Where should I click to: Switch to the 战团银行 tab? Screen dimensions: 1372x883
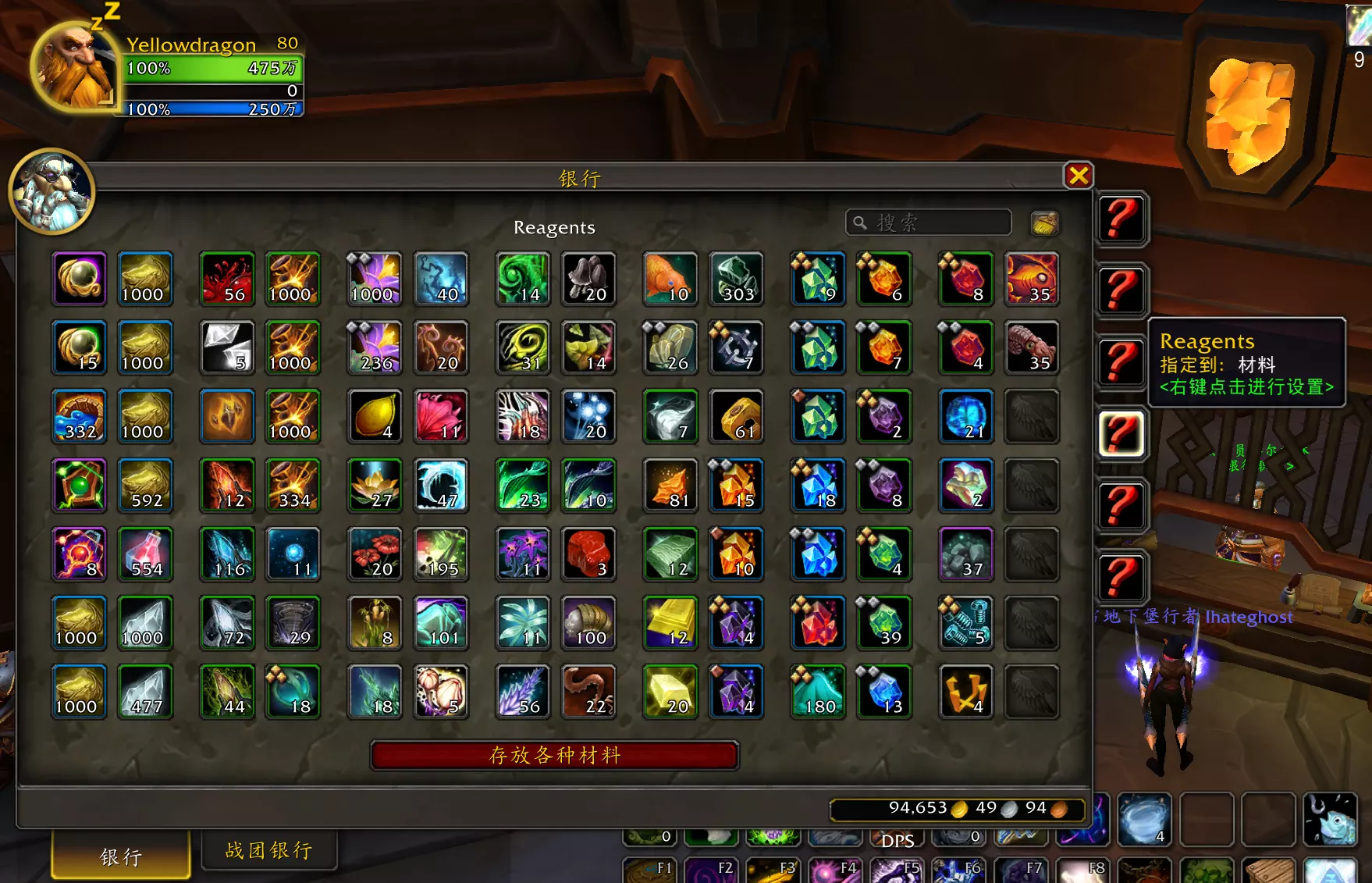click(x=270, y=849)
